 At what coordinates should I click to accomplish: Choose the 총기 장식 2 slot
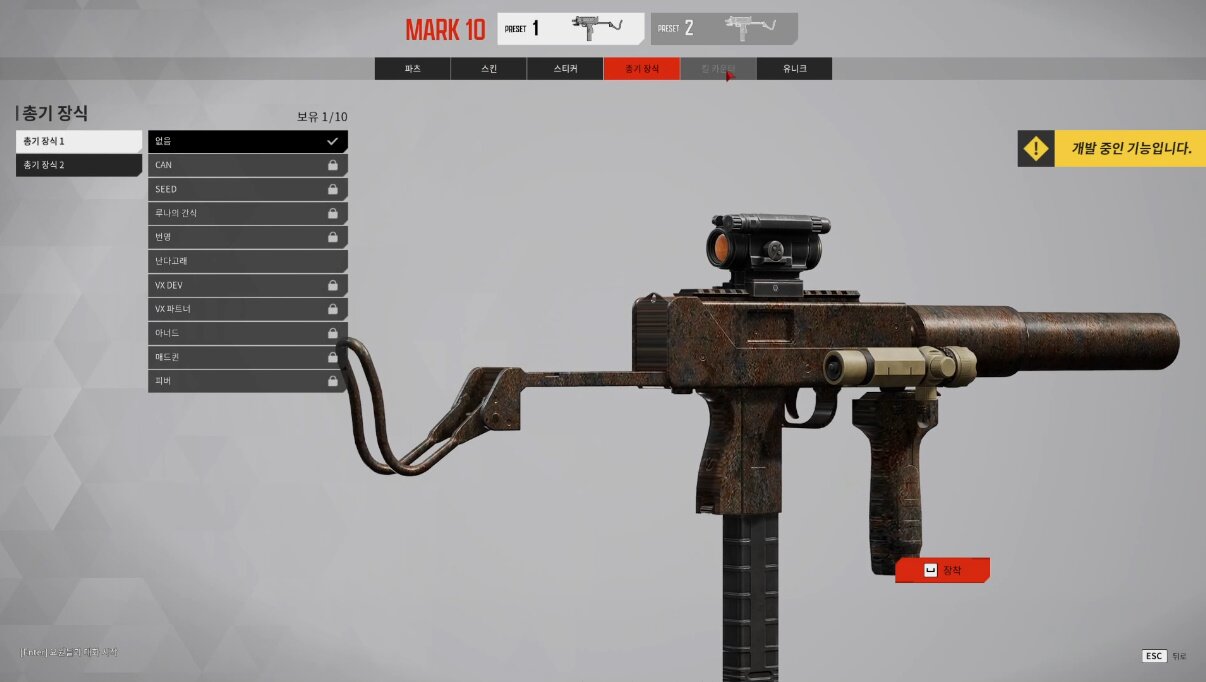(x=79, y=165)
